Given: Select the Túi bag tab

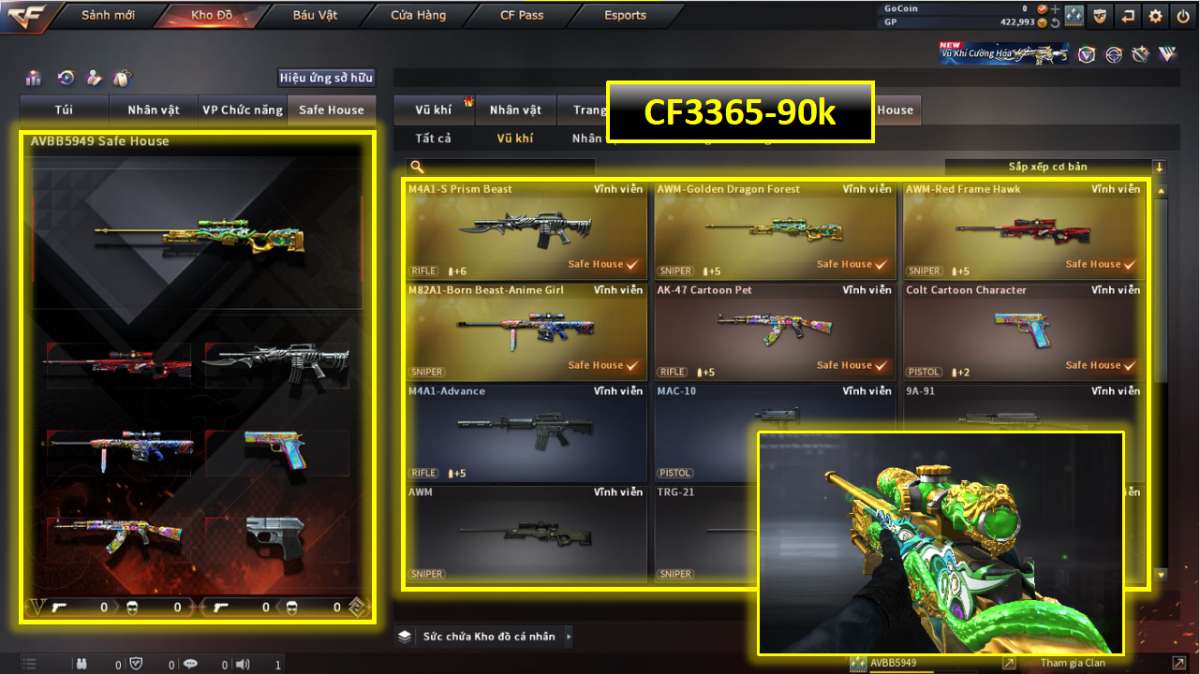Looking at the screenshot, I should click(65, 110).
